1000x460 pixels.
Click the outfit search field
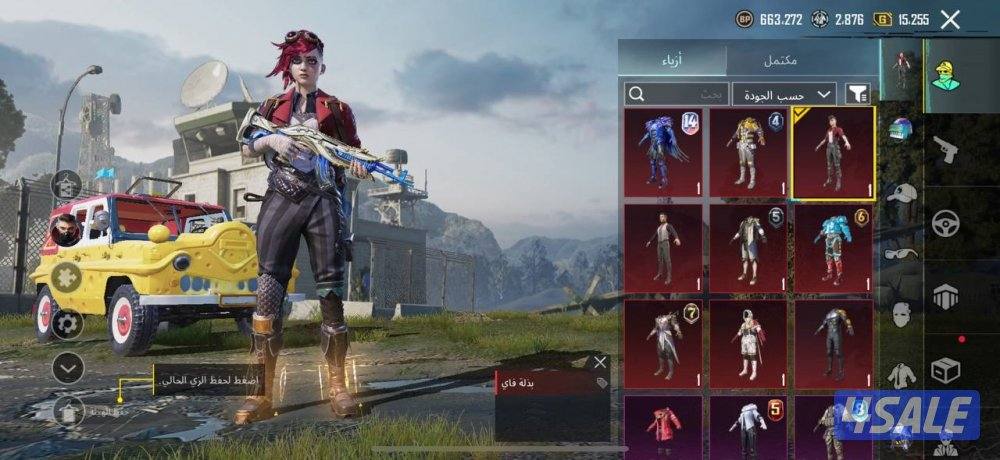point(676,94)
